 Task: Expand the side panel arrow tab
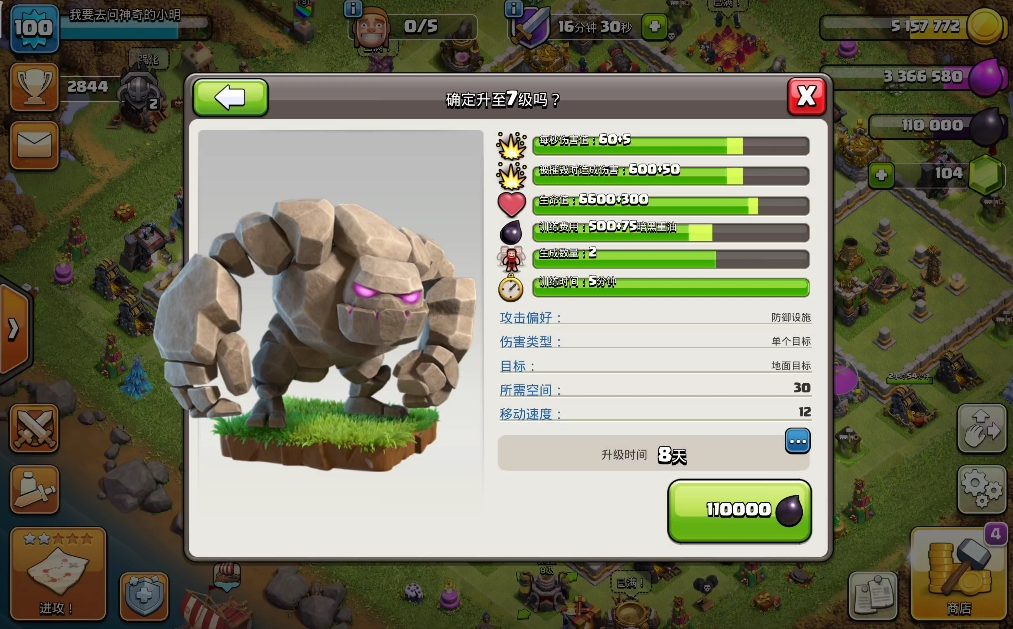point(13,329)
